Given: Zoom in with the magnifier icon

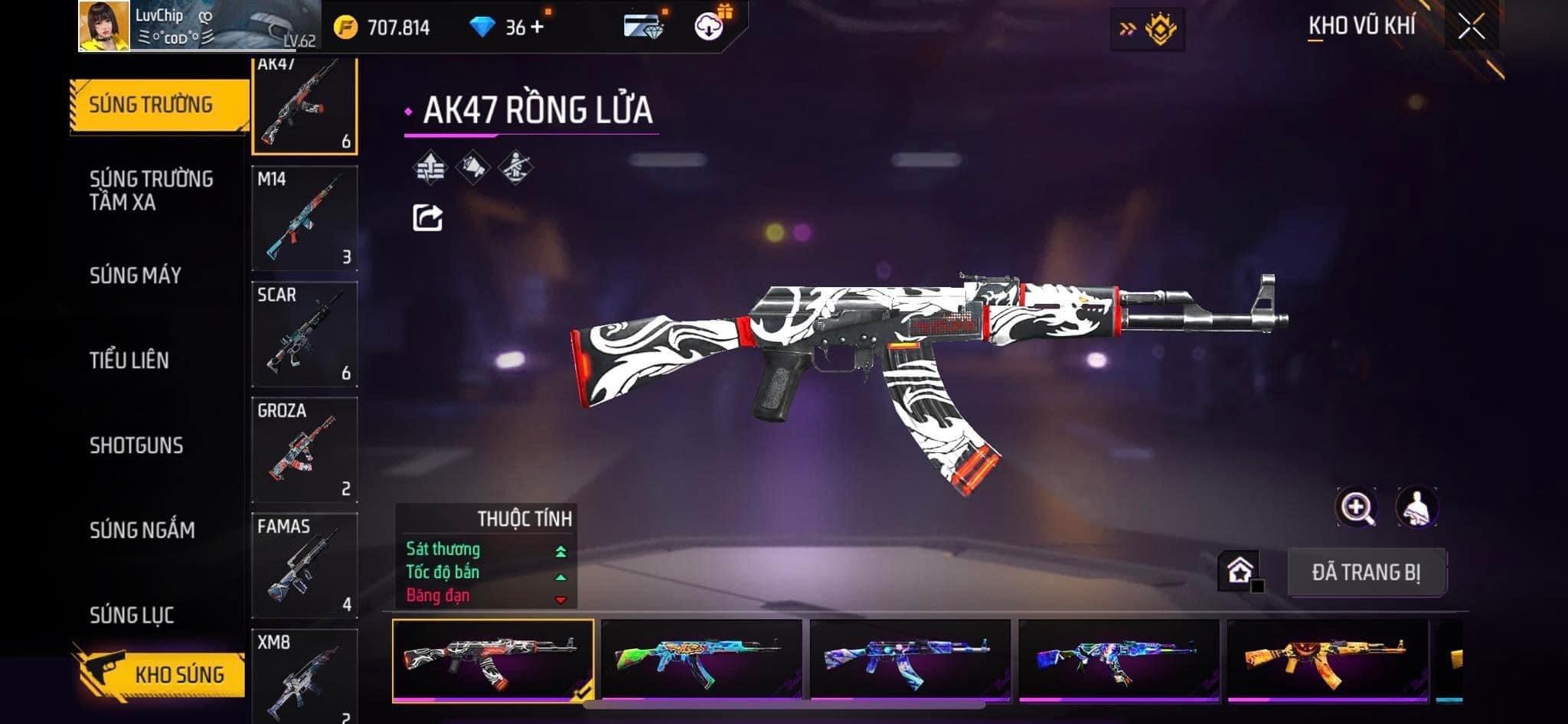Looking at the screenshot, I should click(1356, 507).
